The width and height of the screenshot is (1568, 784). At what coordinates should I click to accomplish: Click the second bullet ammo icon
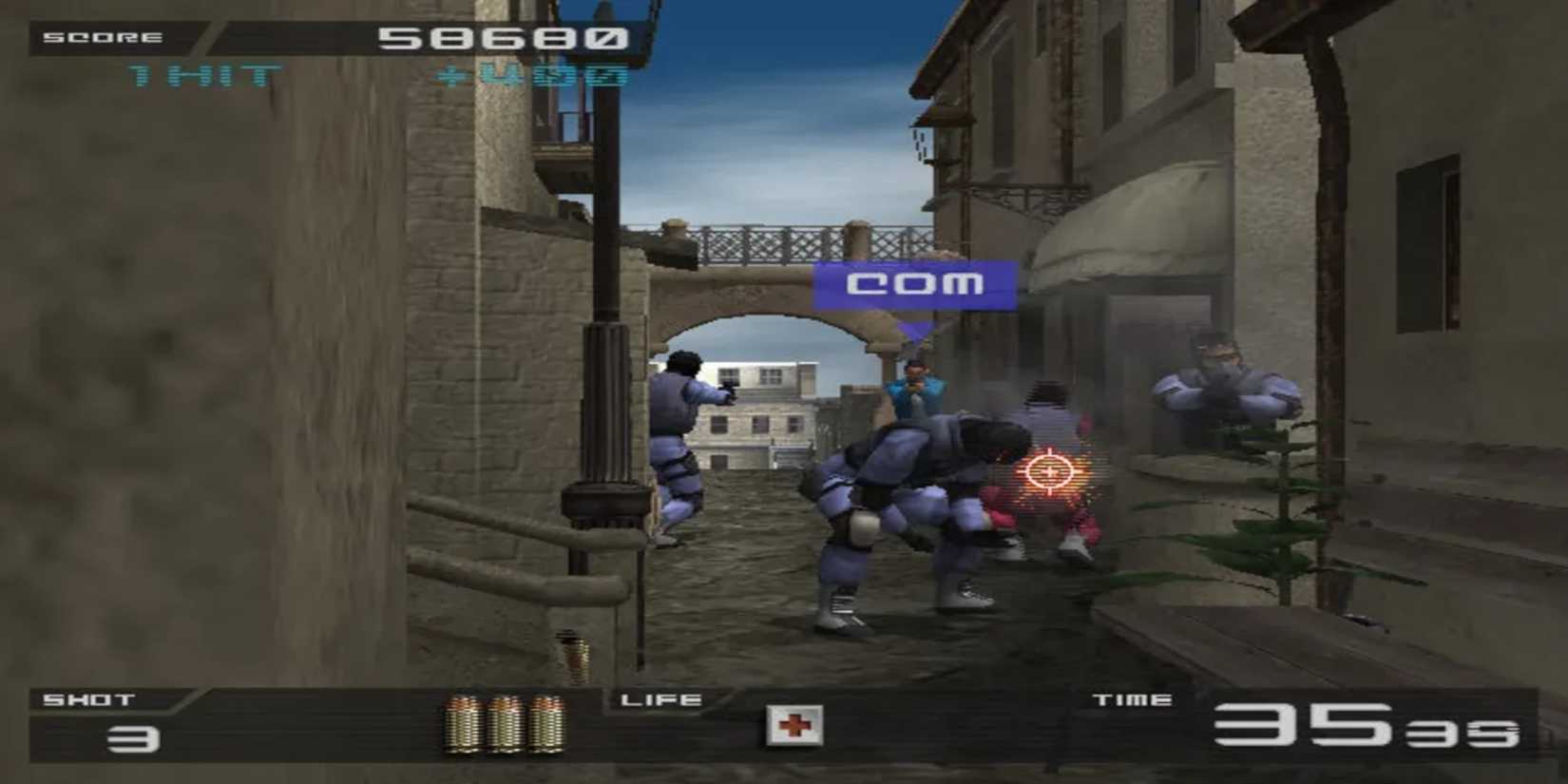(x=504, y=725)
